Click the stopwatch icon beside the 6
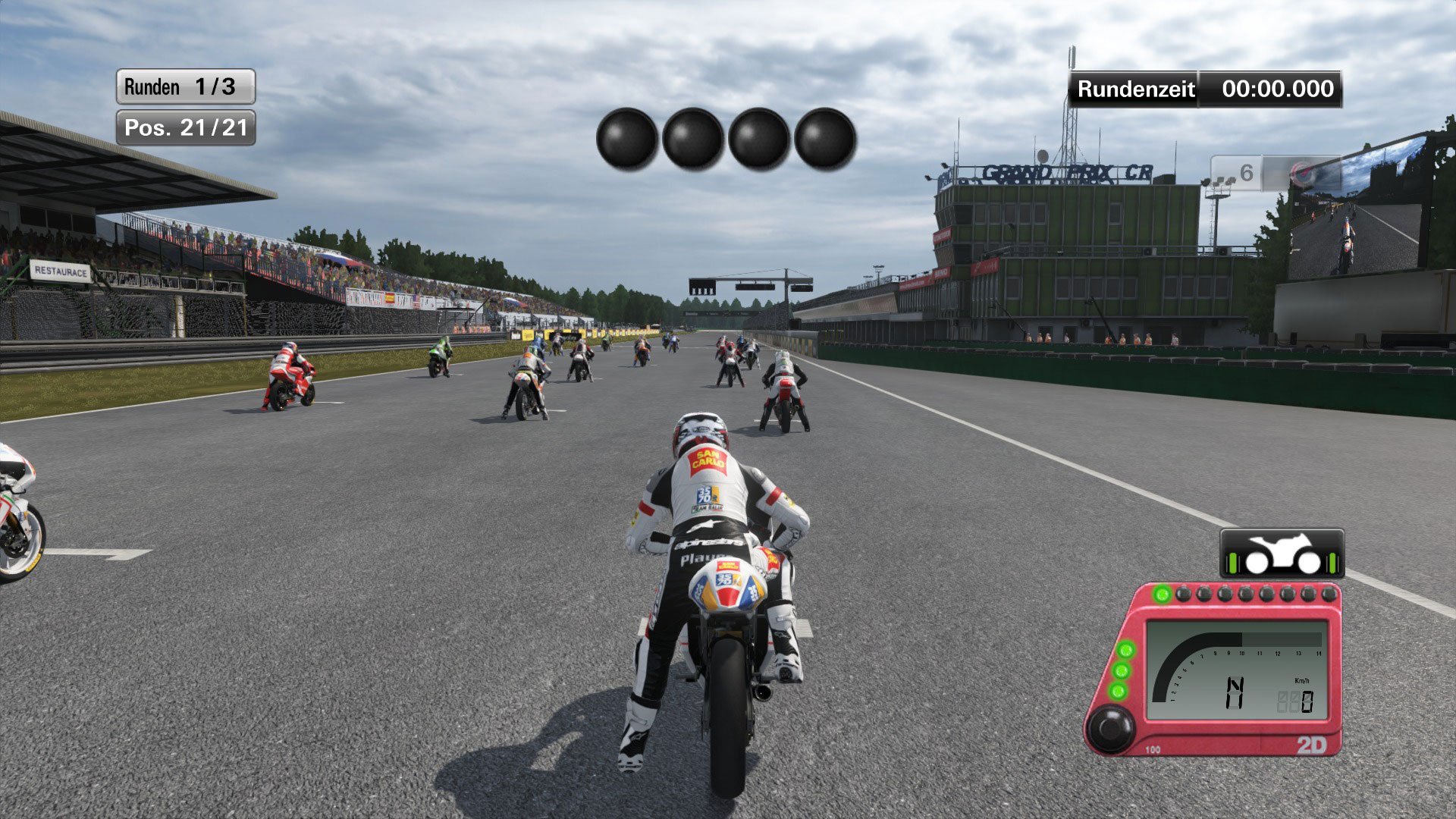Image resolution: width=1456 pixels, height=819 pixels. (1302, 172)
